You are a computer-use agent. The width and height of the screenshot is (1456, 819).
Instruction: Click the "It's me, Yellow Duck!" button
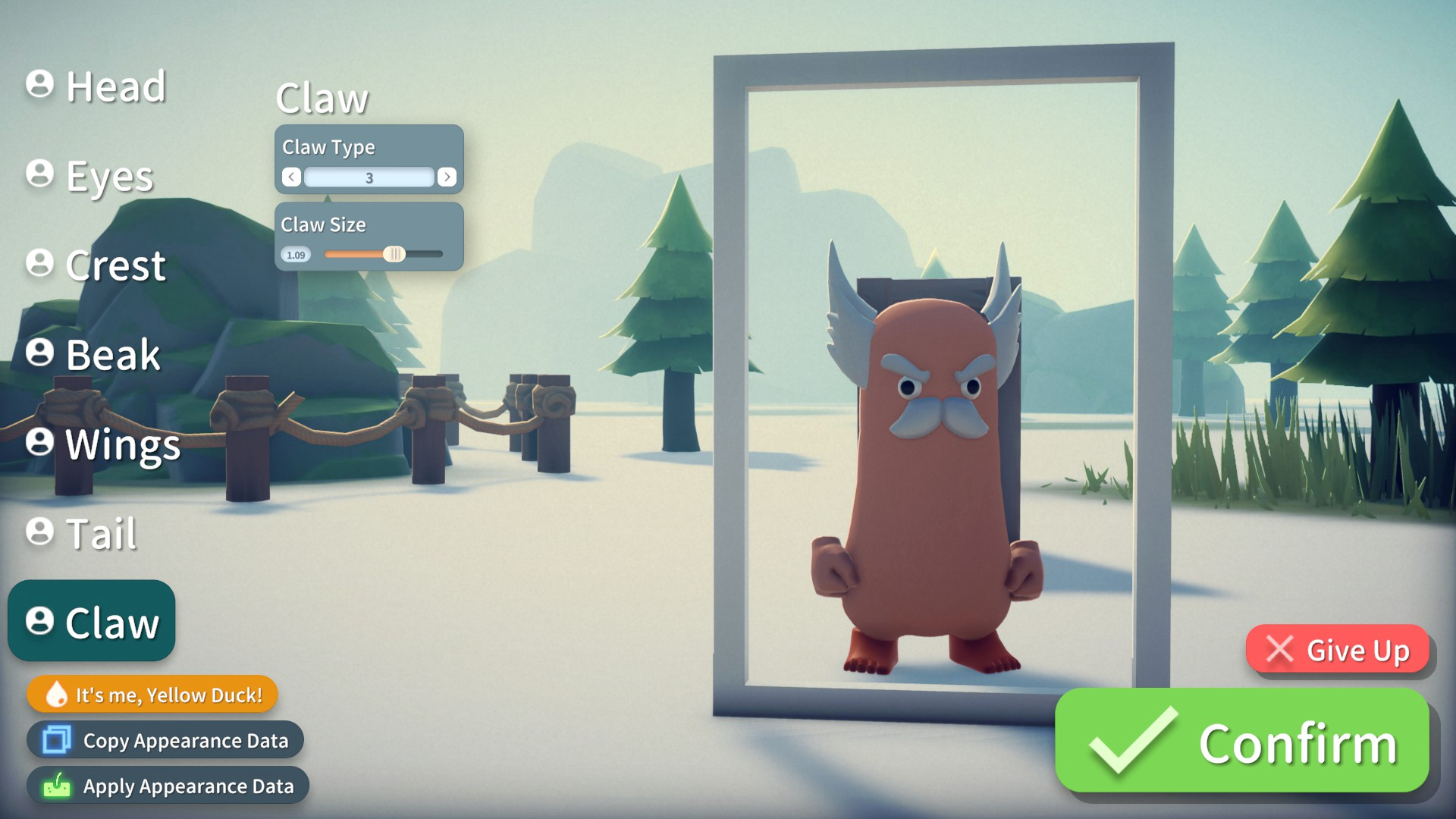tap(152, 695)
